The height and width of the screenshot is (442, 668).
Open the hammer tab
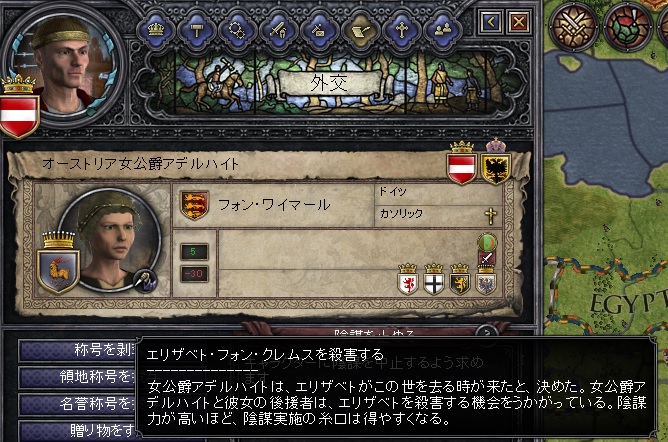tap(198, 30)
